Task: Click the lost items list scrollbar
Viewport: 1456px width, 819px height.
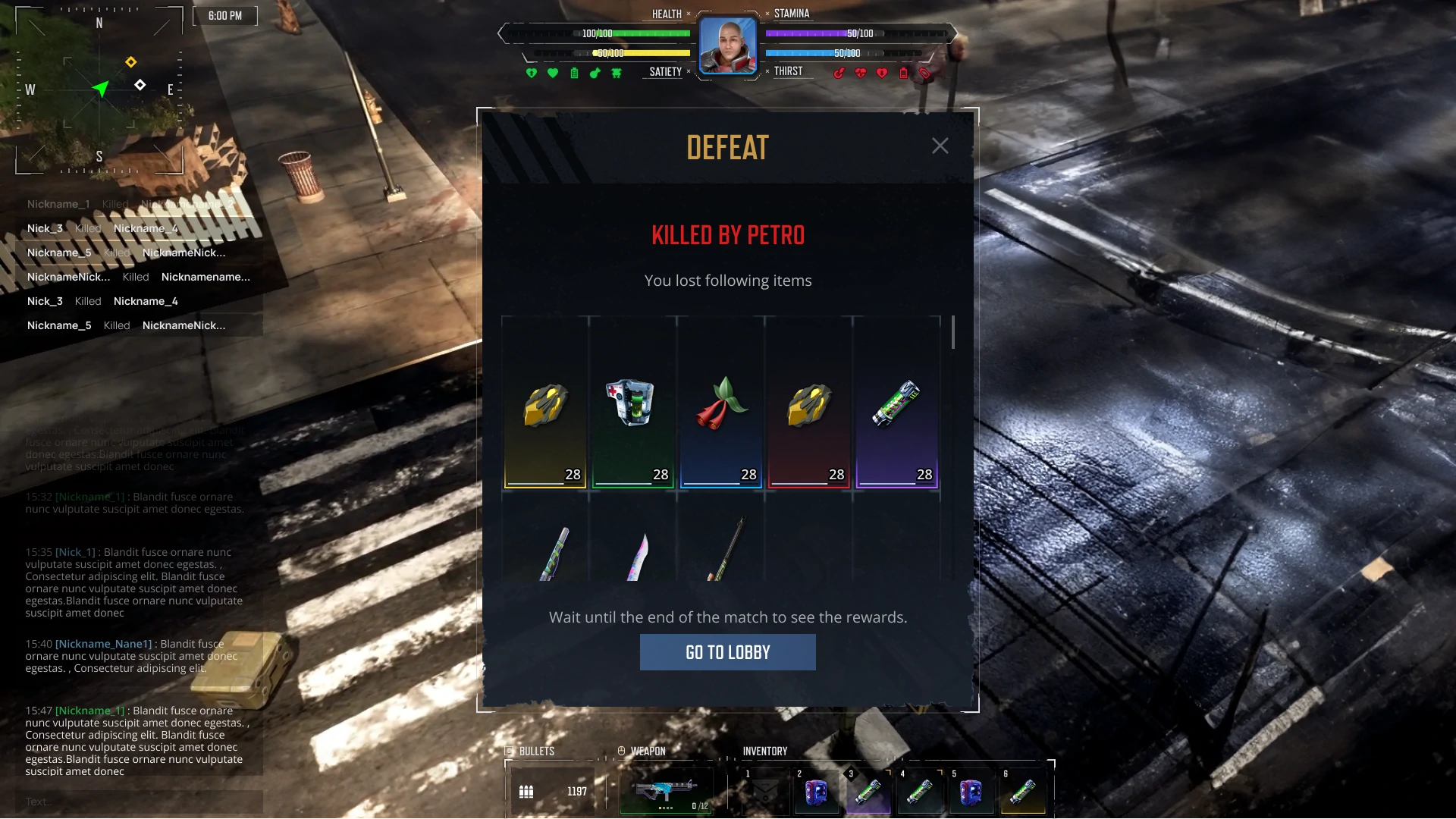Action: 953,332
